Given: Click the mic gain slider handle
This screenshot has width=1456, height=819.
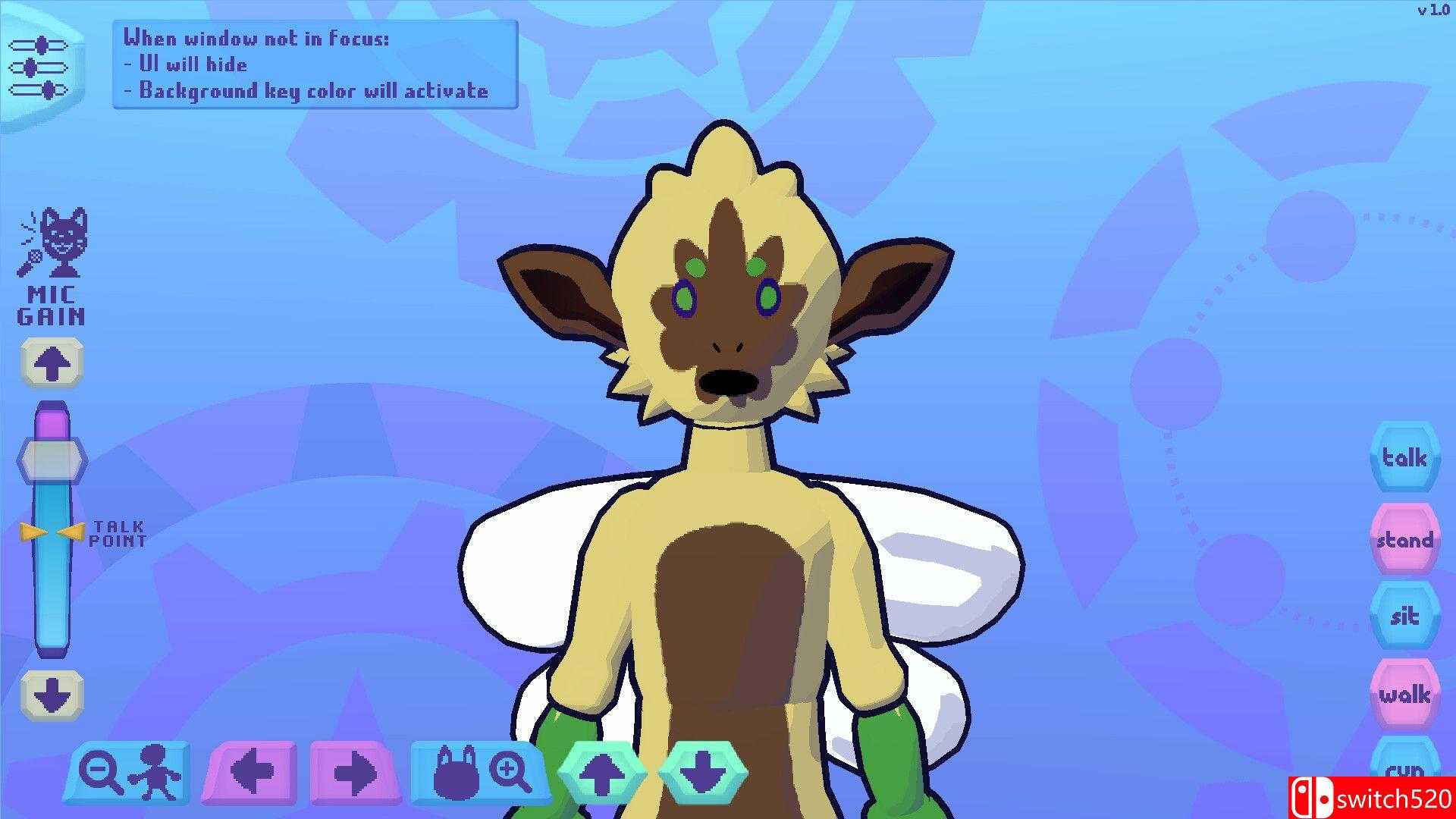Looking at the screenshot, I should click(x=52, y=459).
